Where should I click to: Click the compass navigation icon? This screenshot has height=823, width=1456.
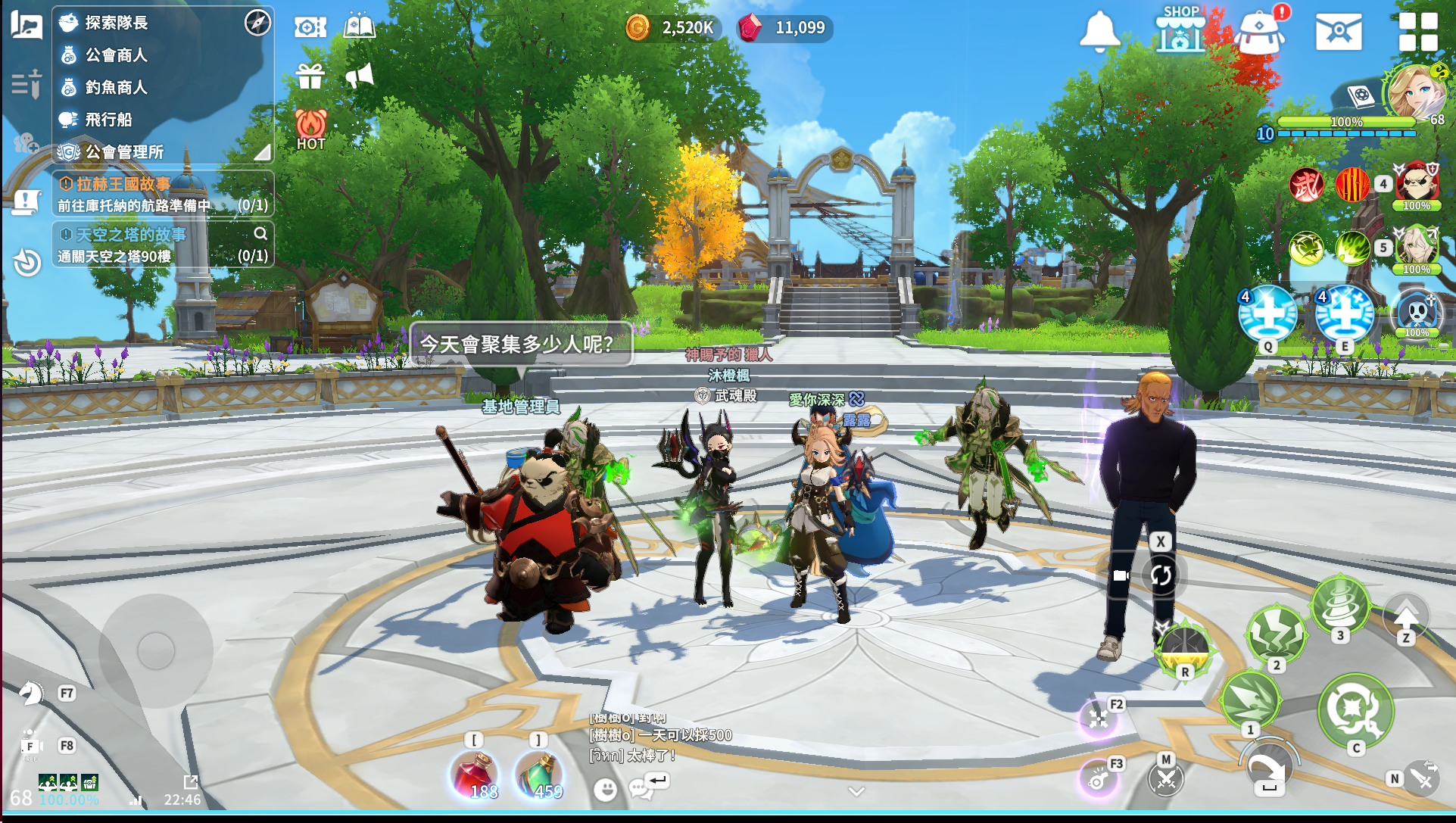pyautogui.click(x=257, y=23)
